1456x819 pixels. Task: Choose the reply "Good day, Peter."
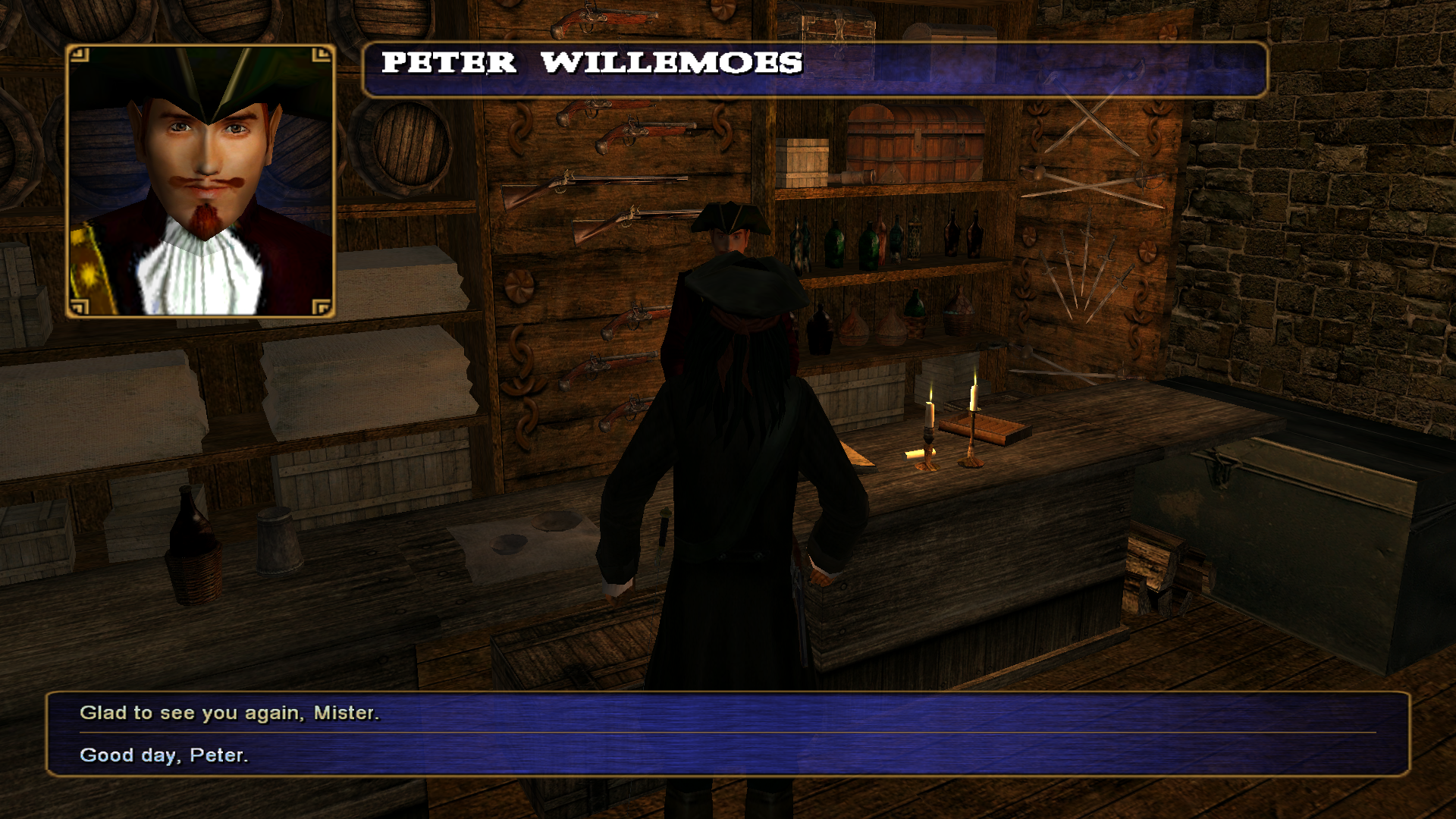coord(164,755)
